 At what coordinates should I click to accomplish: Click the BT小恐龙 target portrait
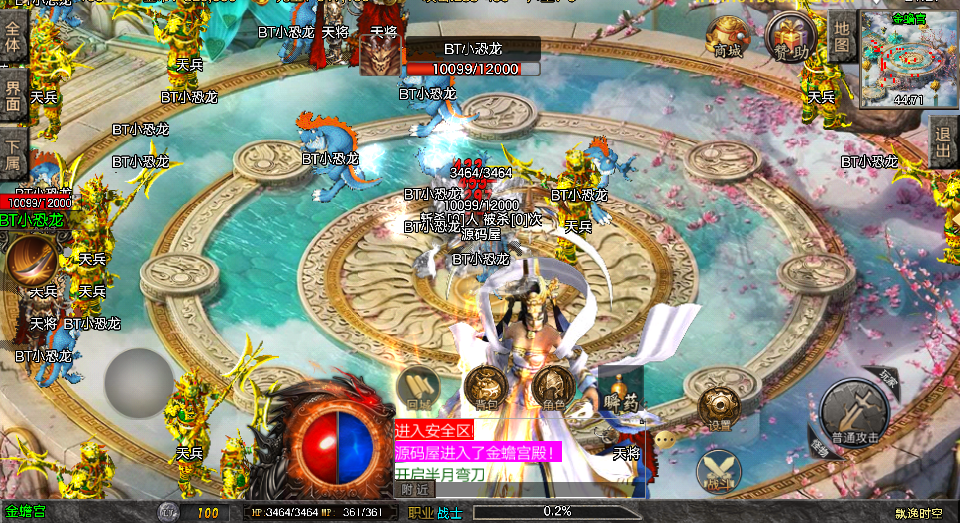(x=379, y=57)
